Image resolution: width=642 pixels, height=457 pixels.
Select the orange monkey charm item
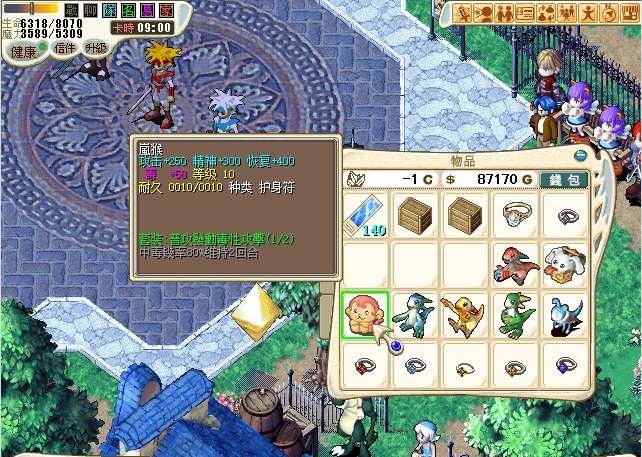click(364, 314)
